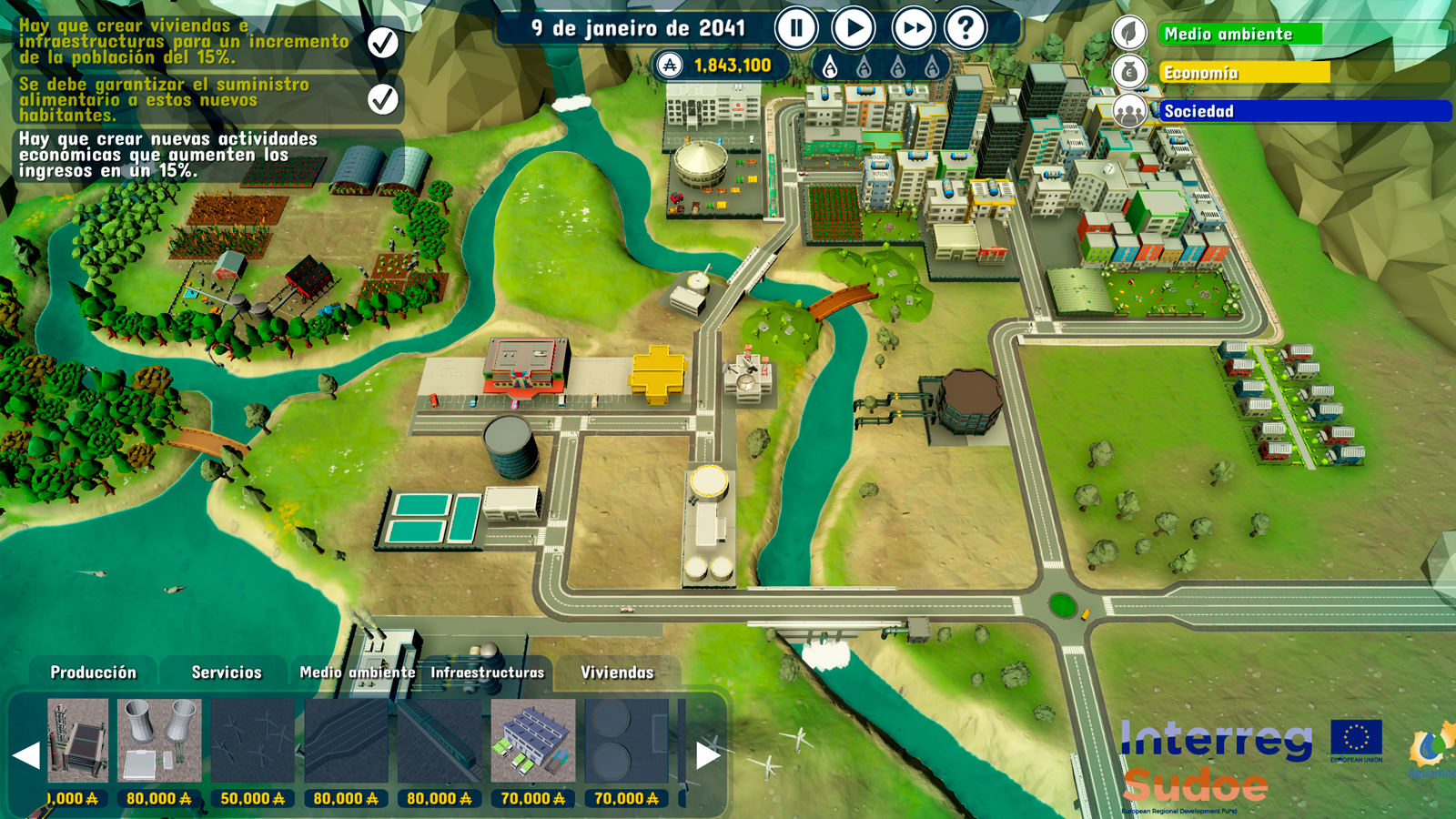Click the euro money bag icon
This screenshot has width=1456, height=819.
[x=1129, y=72]
